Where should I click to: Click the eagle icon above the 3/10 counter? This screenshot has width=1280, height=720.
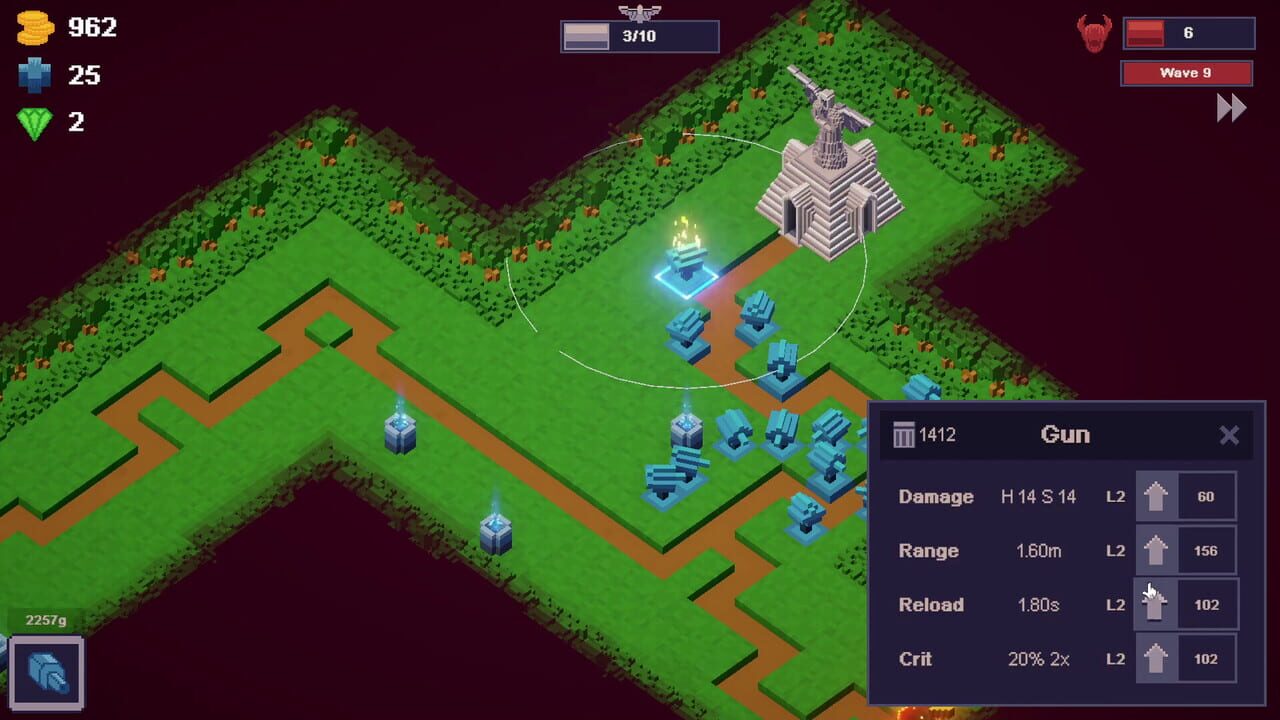click(x=640, y=14)
